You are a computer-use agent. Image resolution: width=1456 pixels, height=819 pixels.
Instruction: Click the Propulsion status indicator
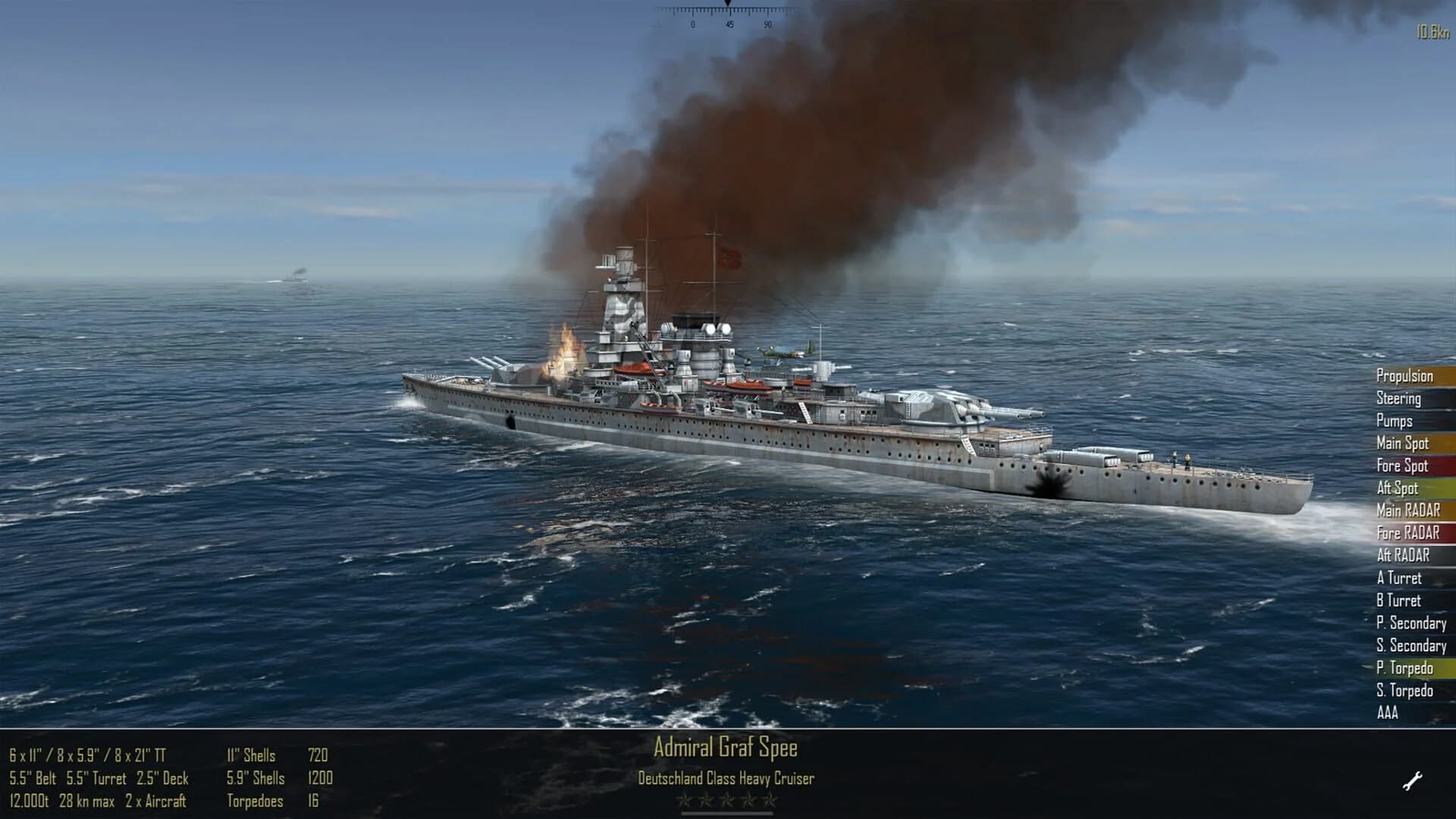(1406, 376)
